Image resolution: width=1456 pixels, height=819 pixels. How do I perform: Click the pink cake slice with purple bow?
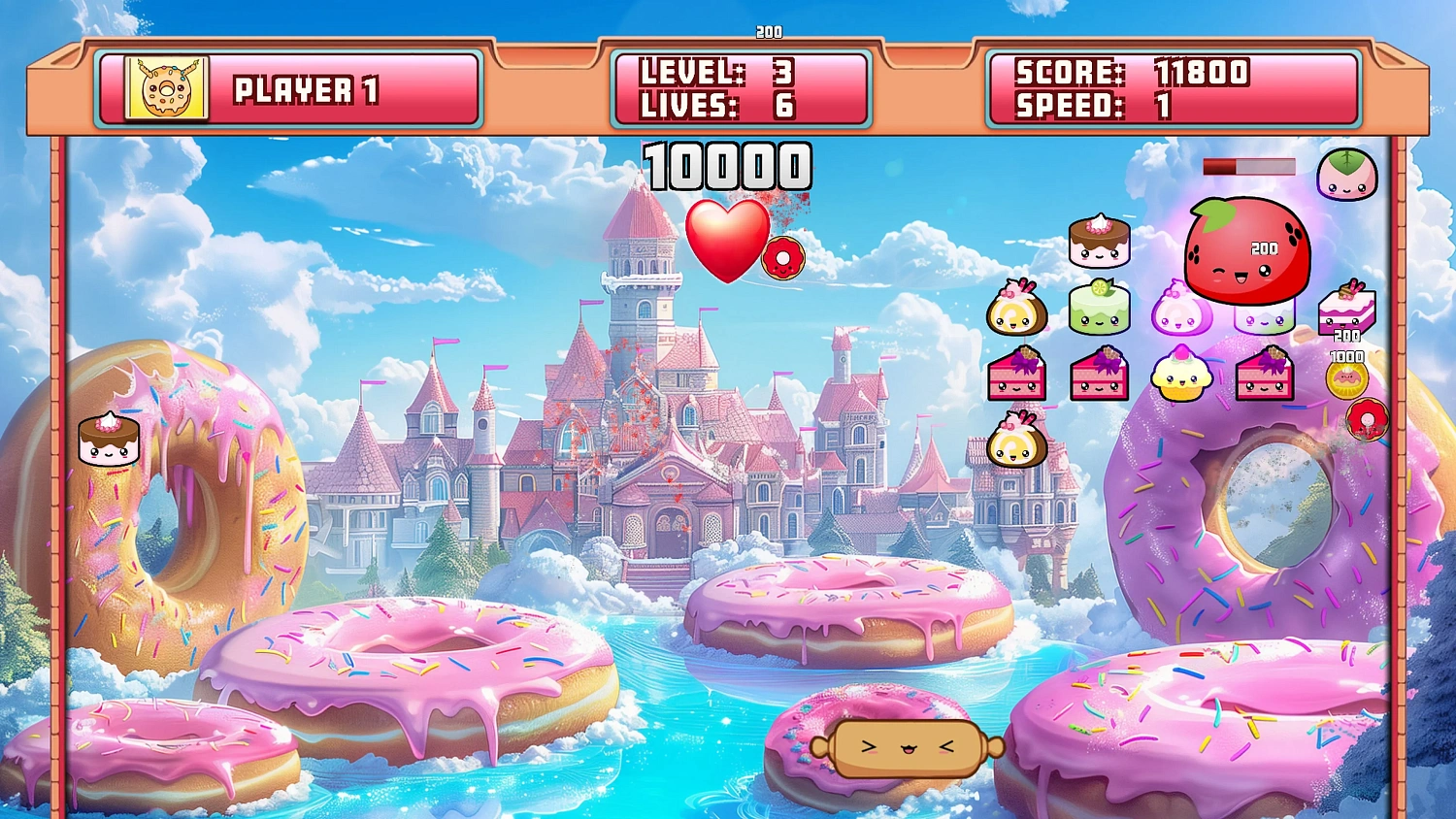click(x=1017, y=378)
